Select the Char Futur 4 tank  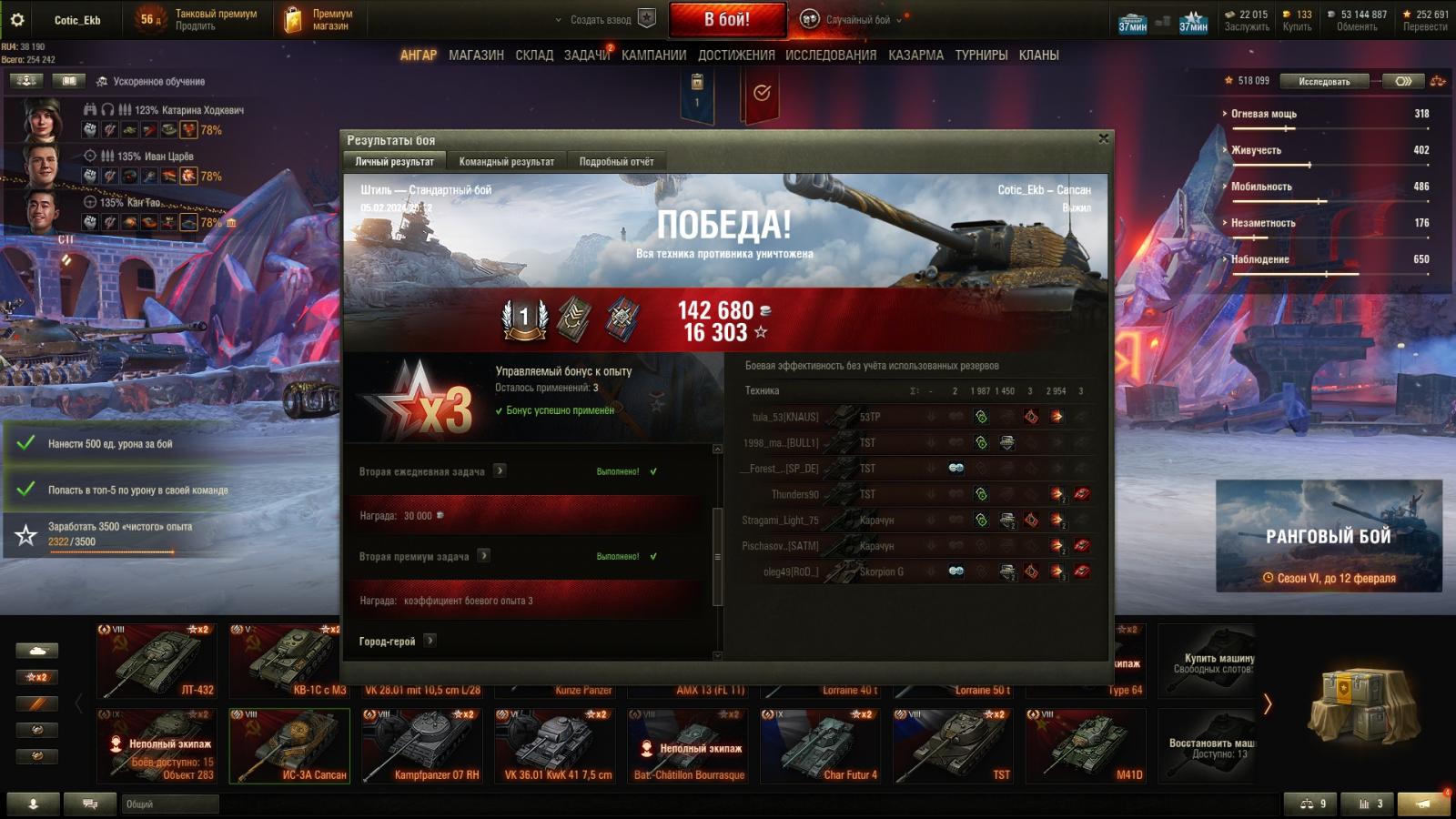[x=820, y=746]
